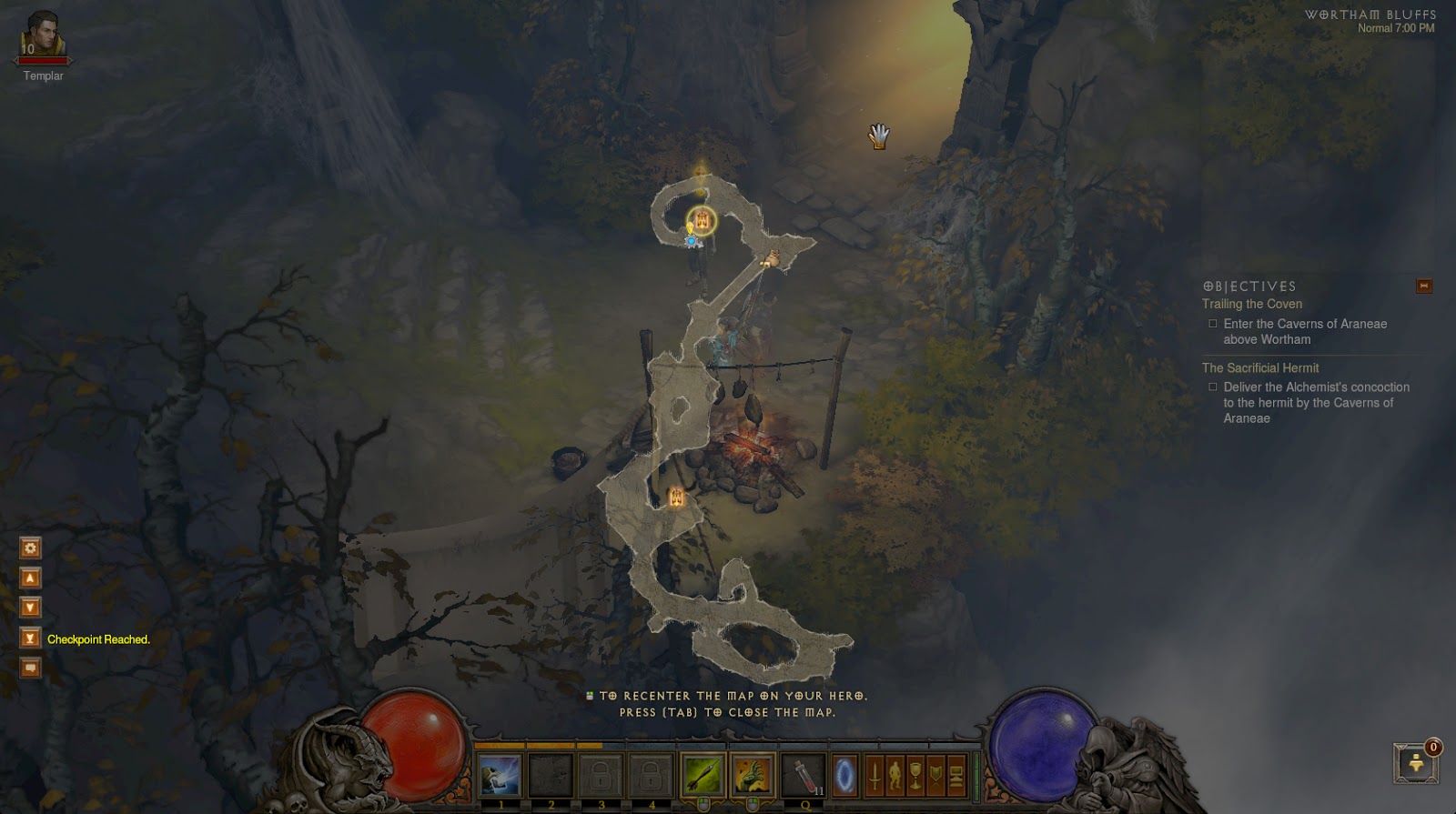Click the chat up arrow button
The width and height of the screenshot is (1456, 814).
tap(31, 578)
